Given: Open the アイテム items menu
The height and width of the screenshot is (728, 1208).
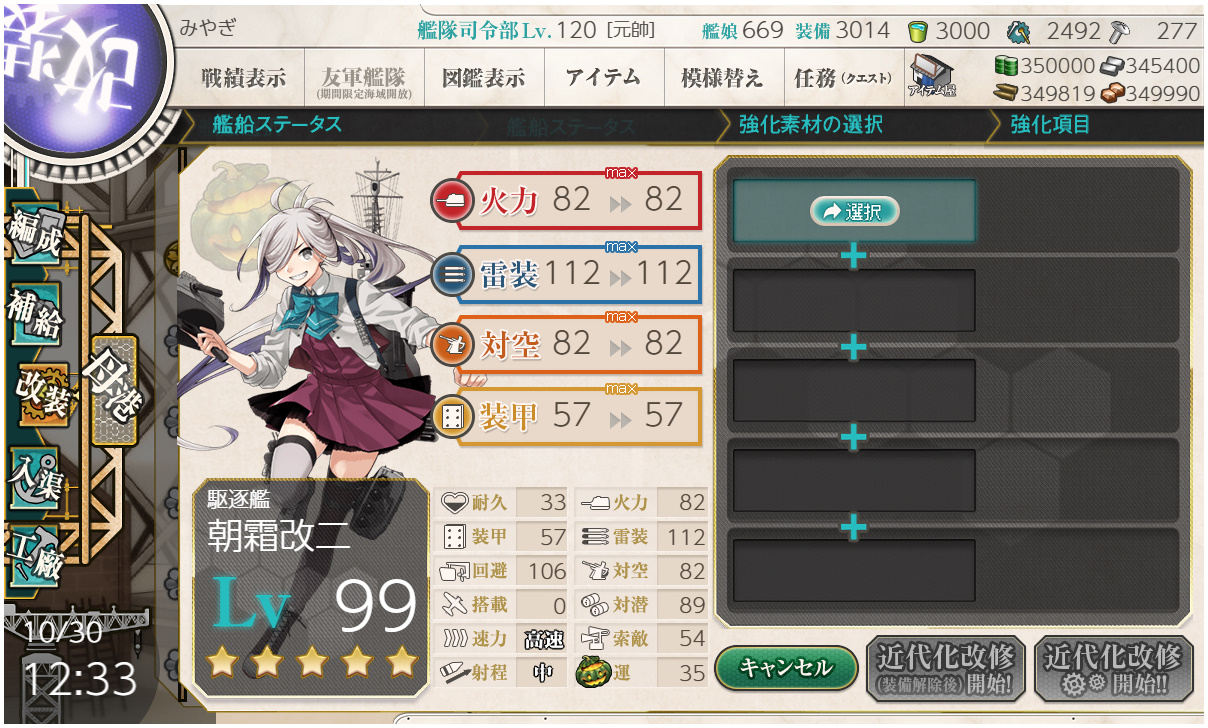Looking at the screenshot, I should tap(603, 78).
